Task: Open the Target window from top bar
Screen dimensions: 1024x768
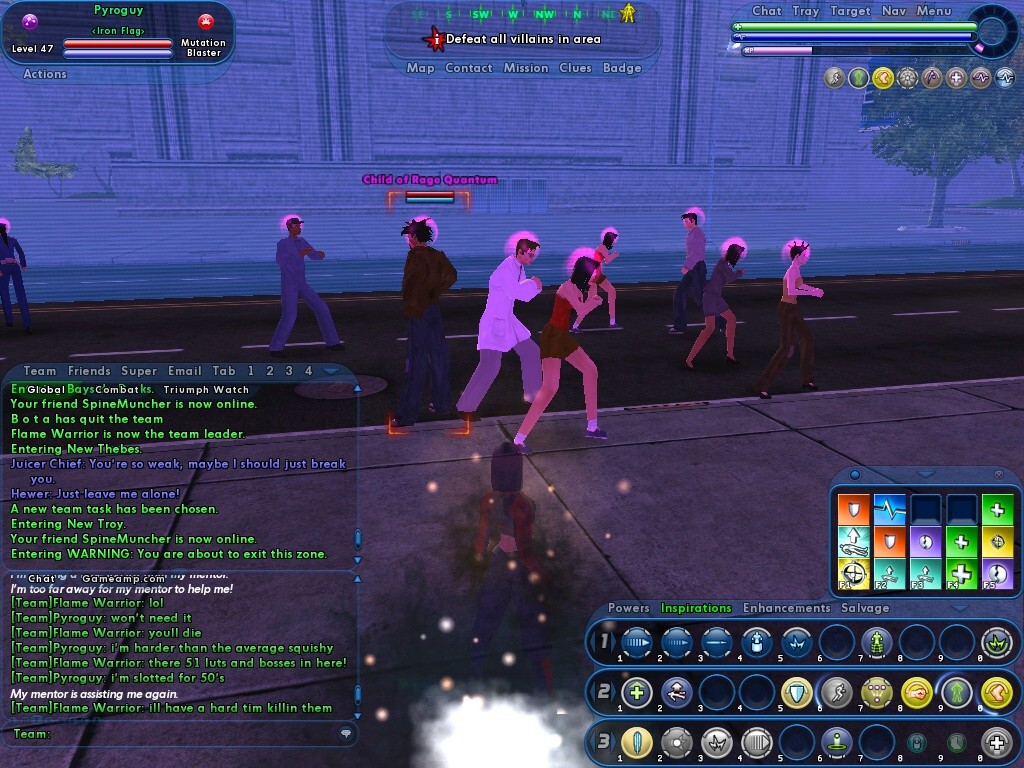Action: [850, 11]
